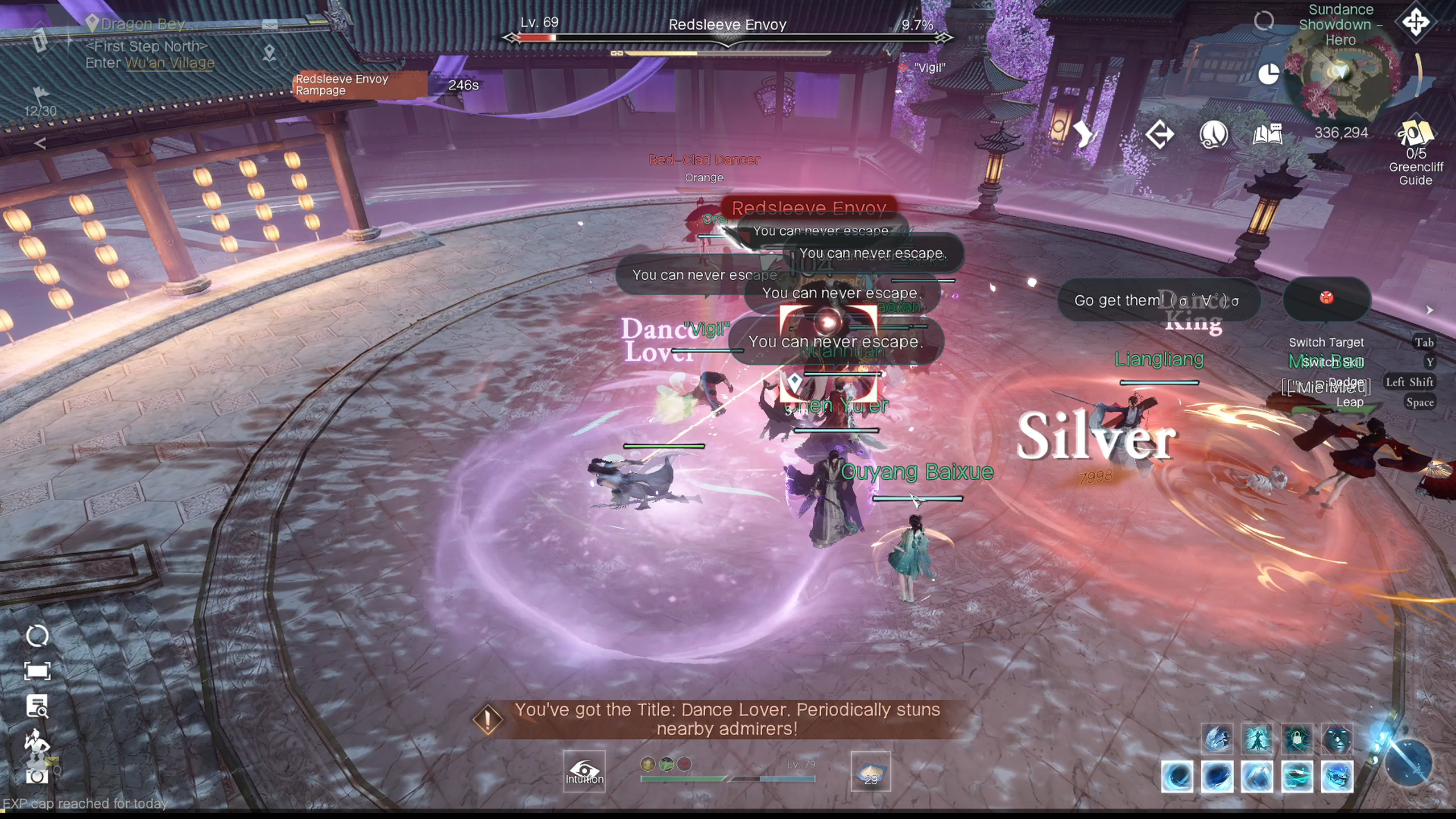The height and width of the screenshot is (819, 1456).
Task: Select the locked buff skill icon
Action: tap(1297, 739)
